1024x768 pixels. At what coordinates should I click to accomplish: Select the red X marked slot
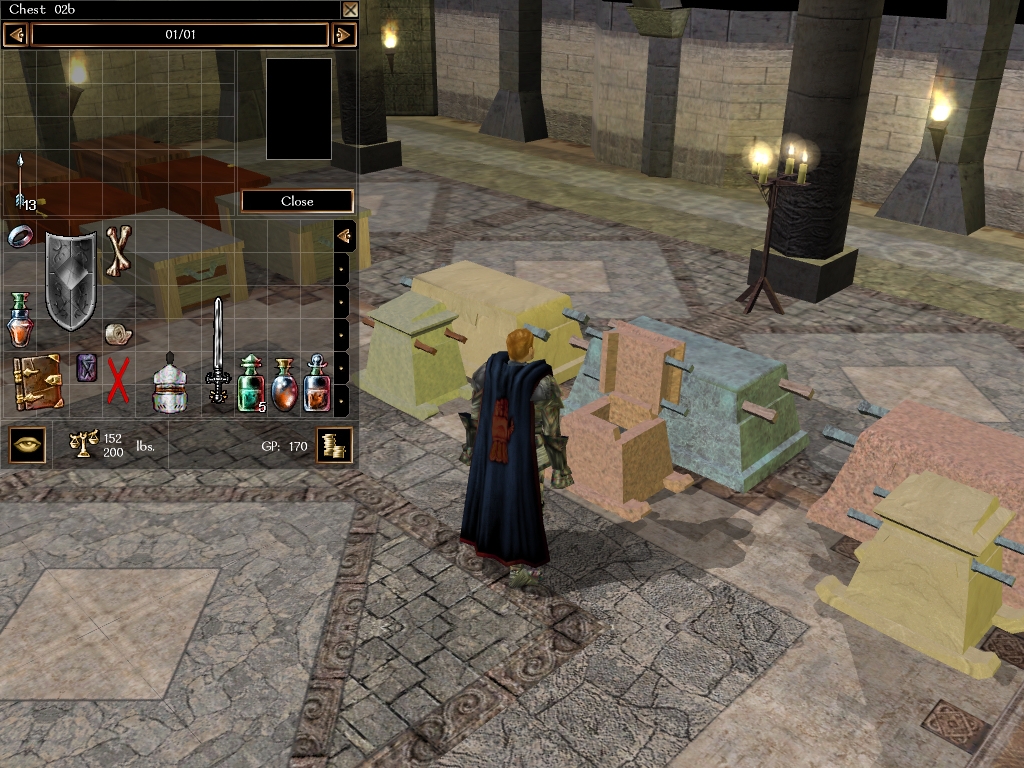(118, 382)
